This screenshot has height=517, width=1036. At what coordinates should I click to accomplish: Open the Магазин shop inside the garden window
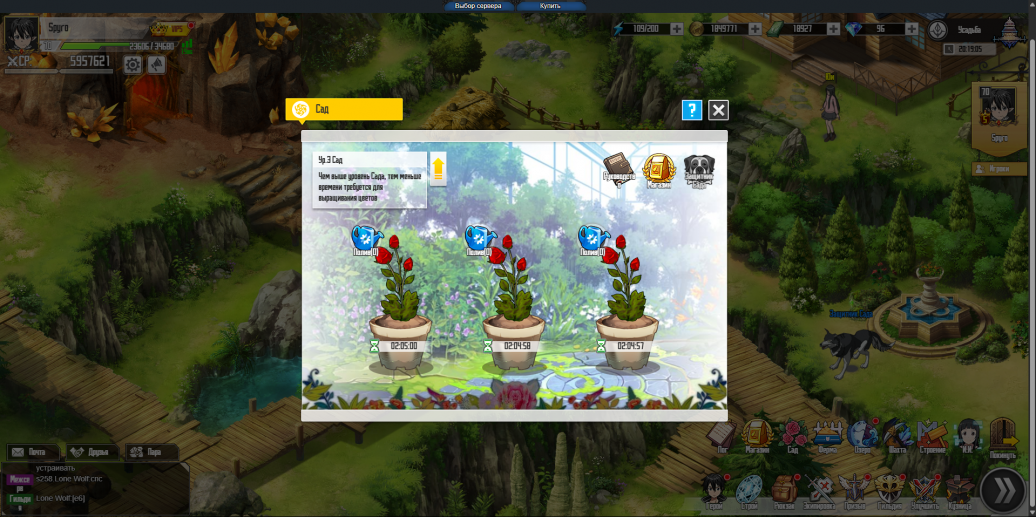pos(659,170)
